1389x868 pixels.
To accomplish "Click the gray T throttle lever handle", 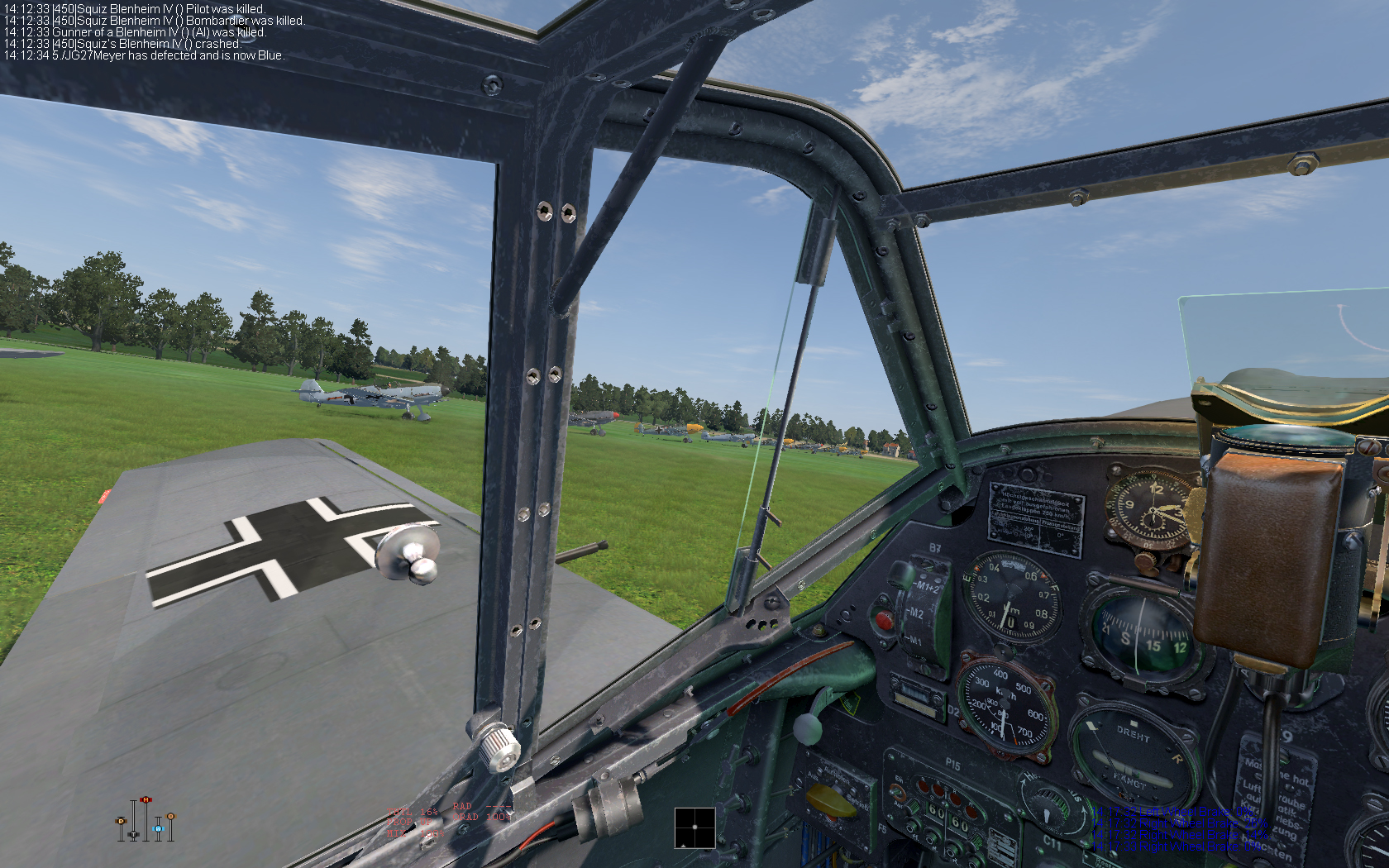I will 134,836.
